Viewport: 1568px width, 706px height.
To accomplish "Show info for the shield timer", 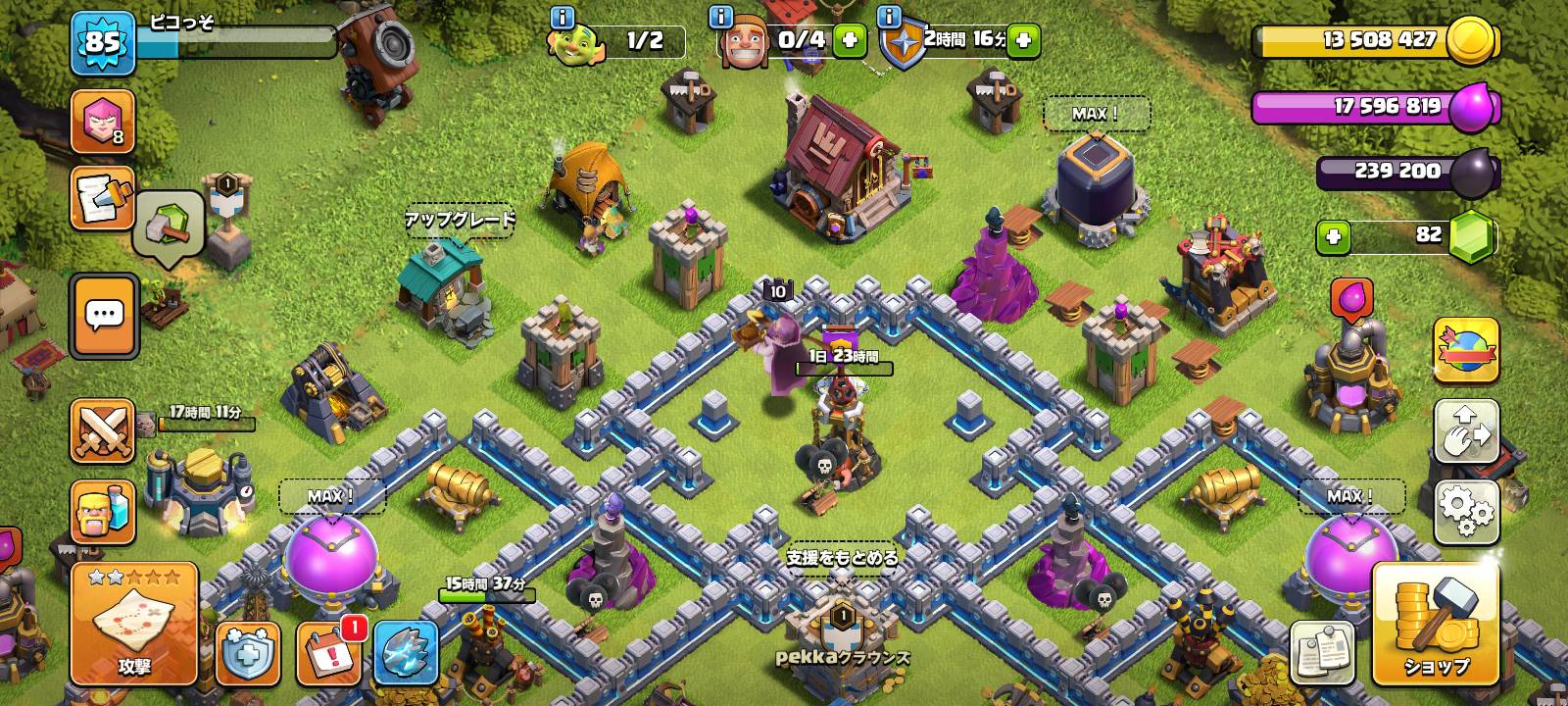I will (x=890, y=18).
